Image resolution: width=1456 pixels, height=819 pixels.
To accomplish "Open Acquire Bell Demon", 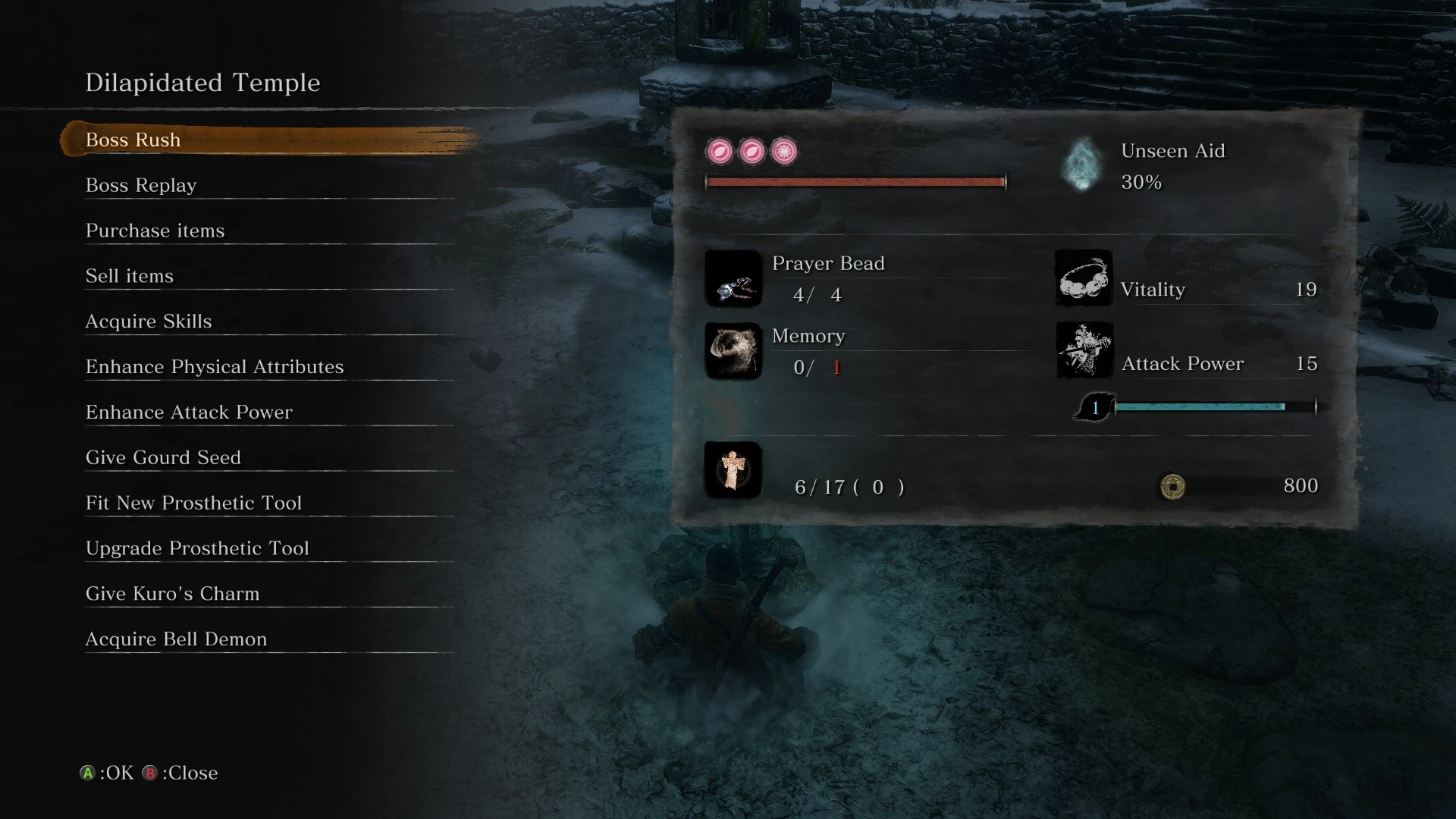I will [x=175, y=639].
